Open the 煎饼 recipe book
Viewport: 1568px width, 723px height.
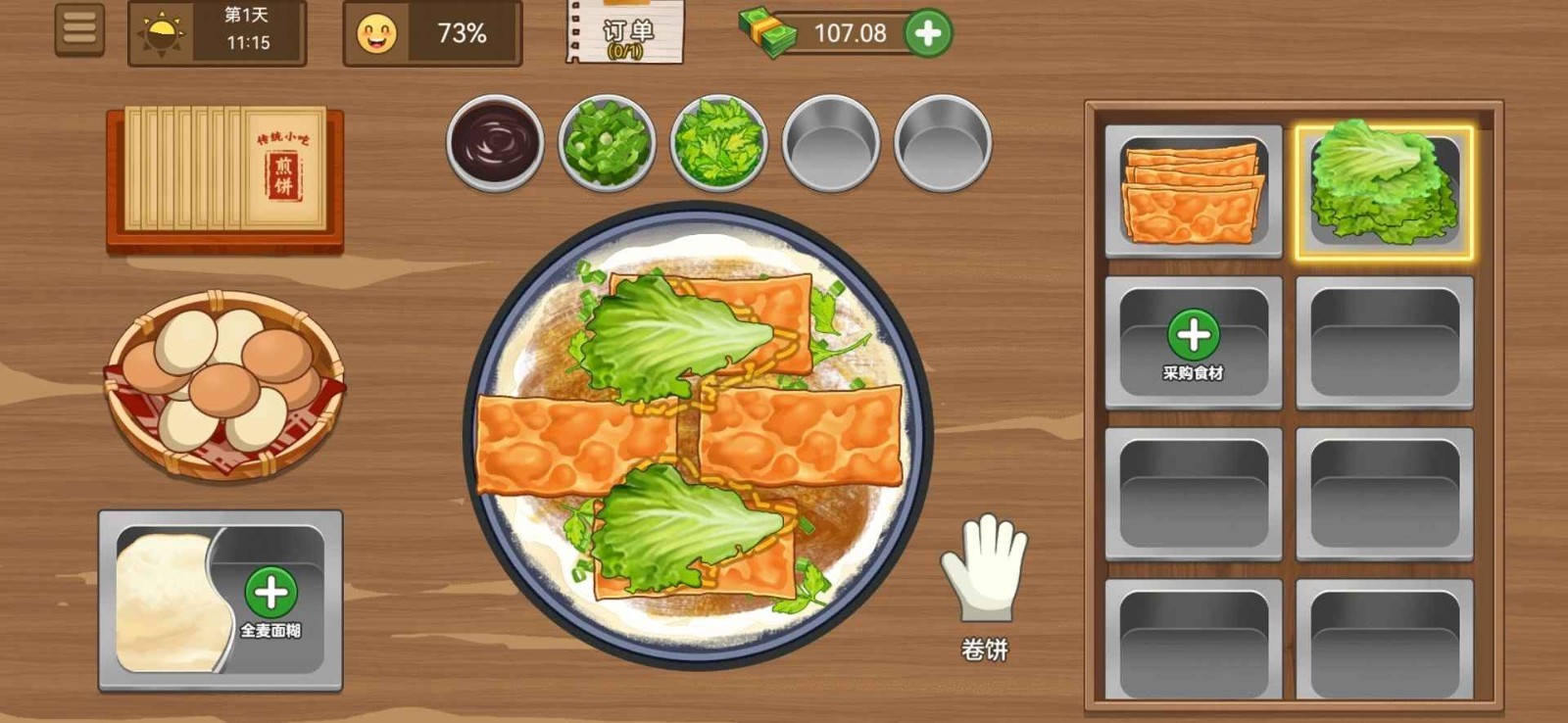click(223, 178)
